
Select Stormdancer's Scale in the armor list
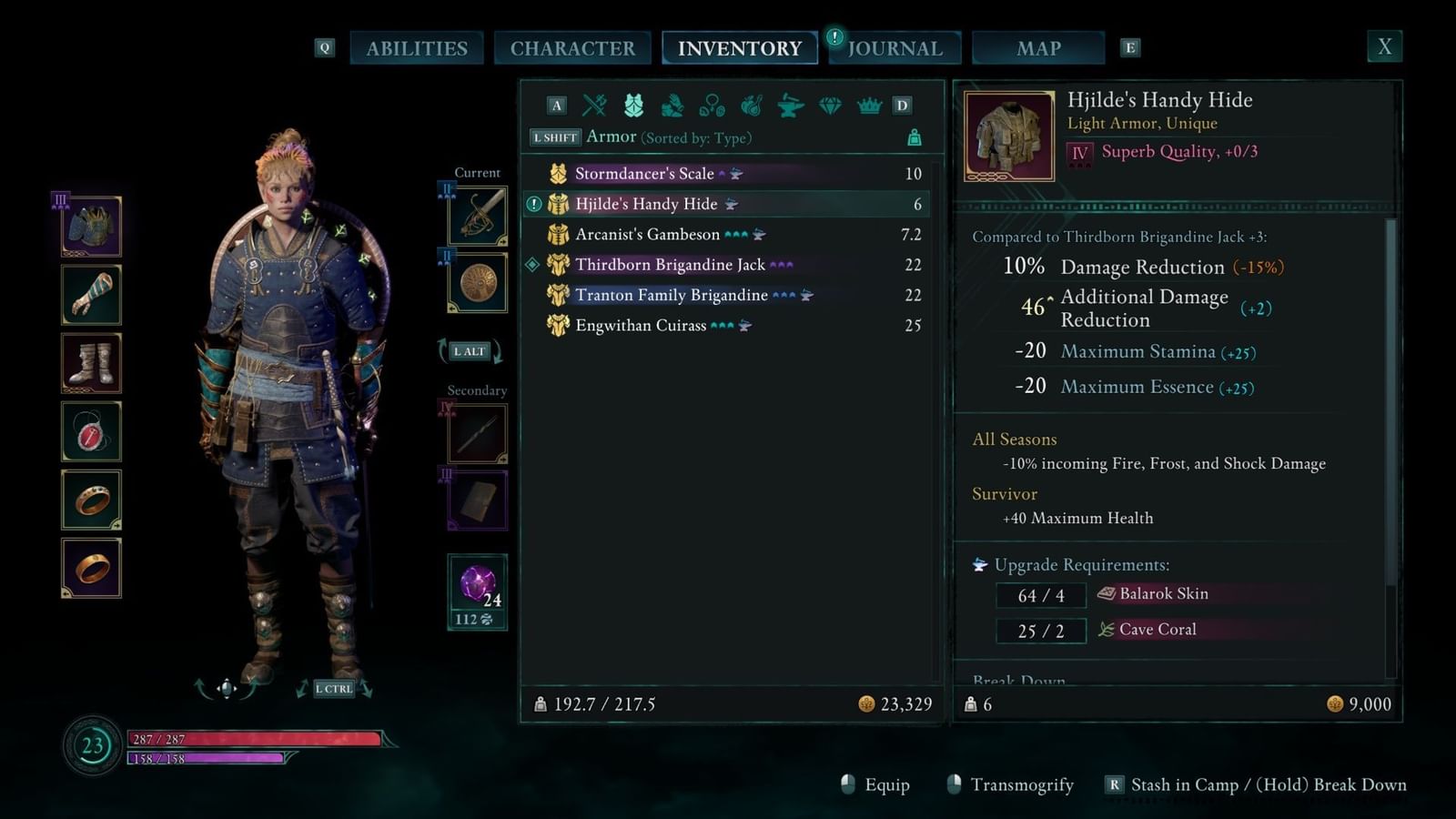[x=644, y=174]
